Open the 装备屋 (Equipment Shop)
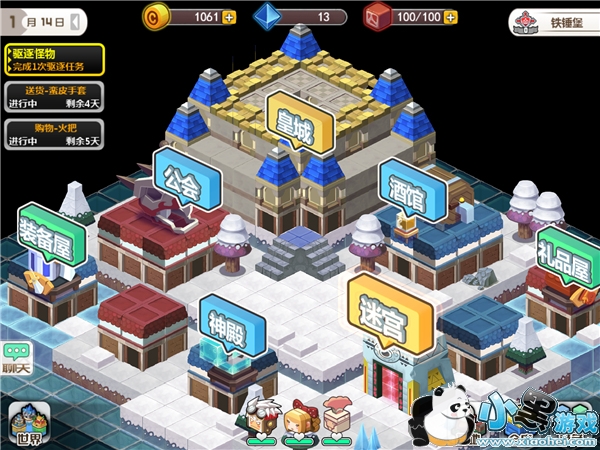Viewport: 600px width, 450px height. coord(47,238)
